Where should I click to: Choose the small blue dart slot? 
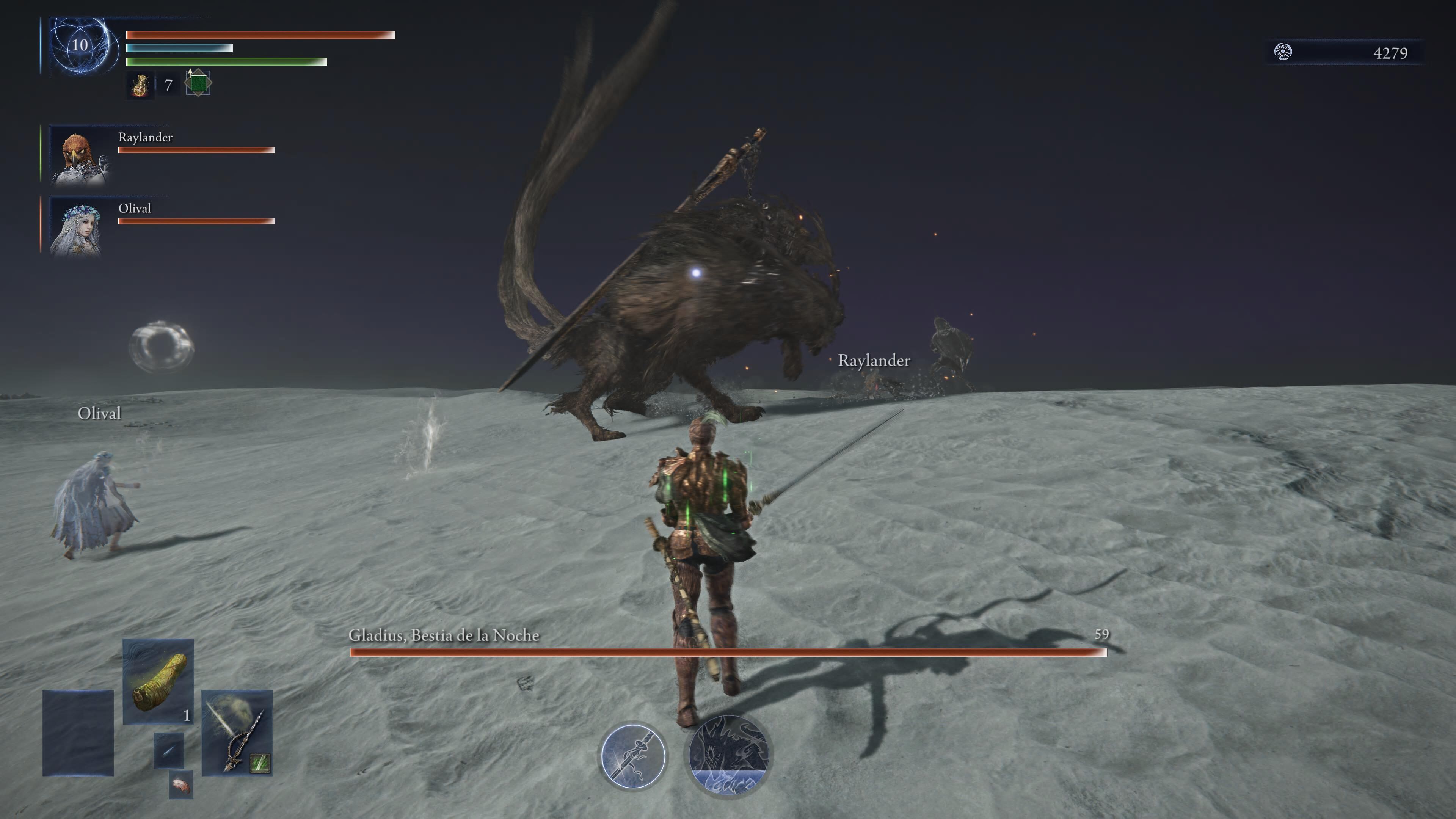(169, 751)
